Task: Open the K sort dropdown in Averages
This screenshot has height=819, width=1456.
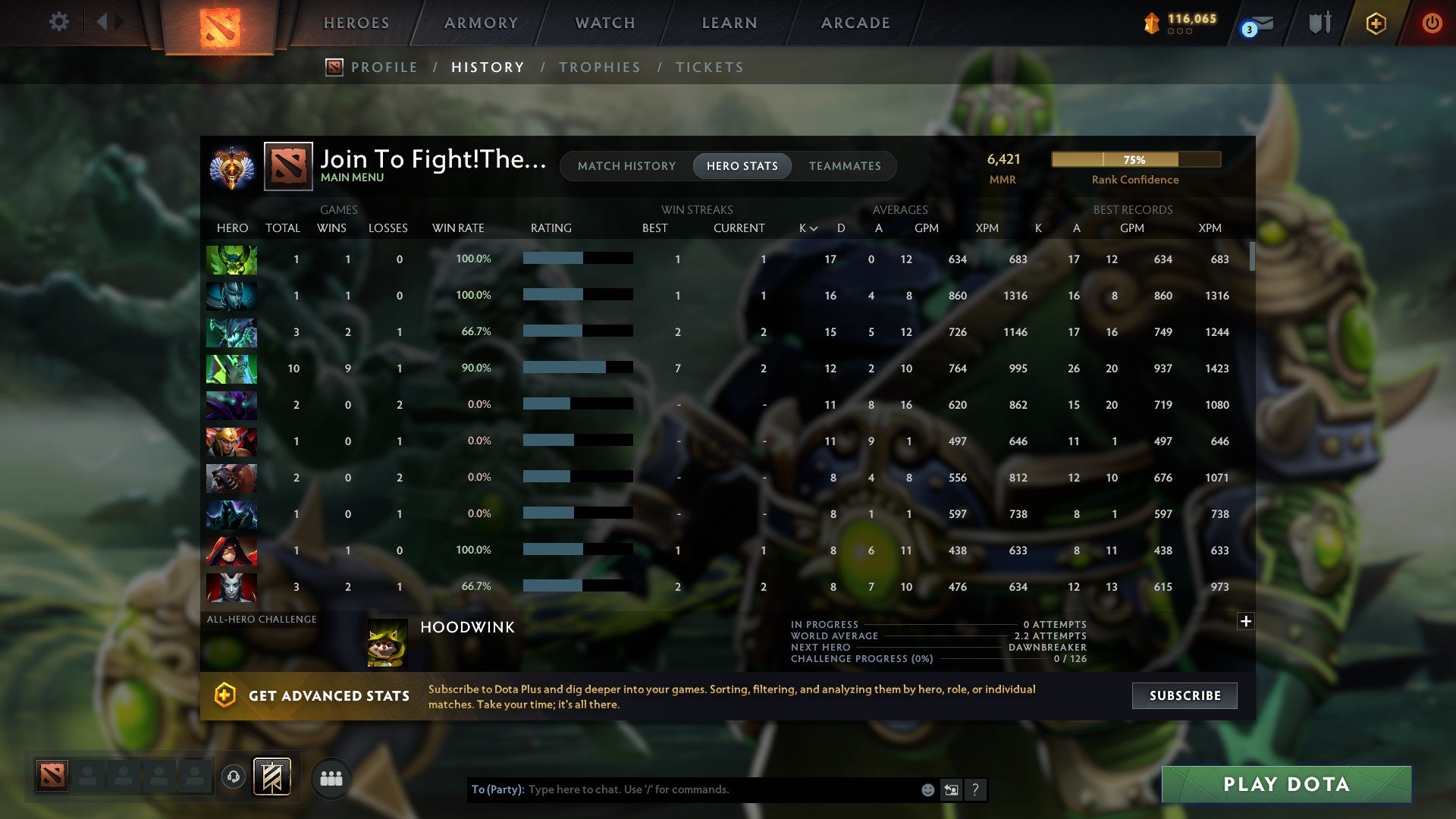Action: pyautogui.click(x=806, y=227)
